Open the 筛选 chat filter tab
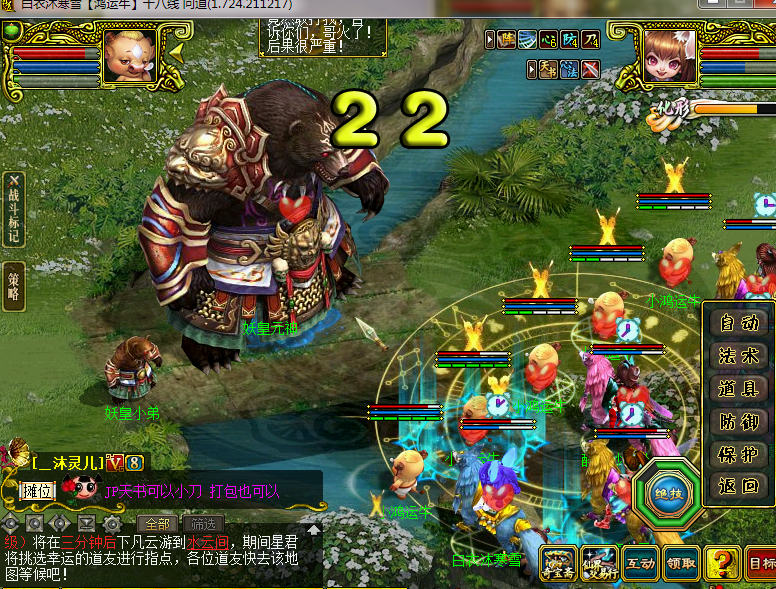 pos(203,523)
